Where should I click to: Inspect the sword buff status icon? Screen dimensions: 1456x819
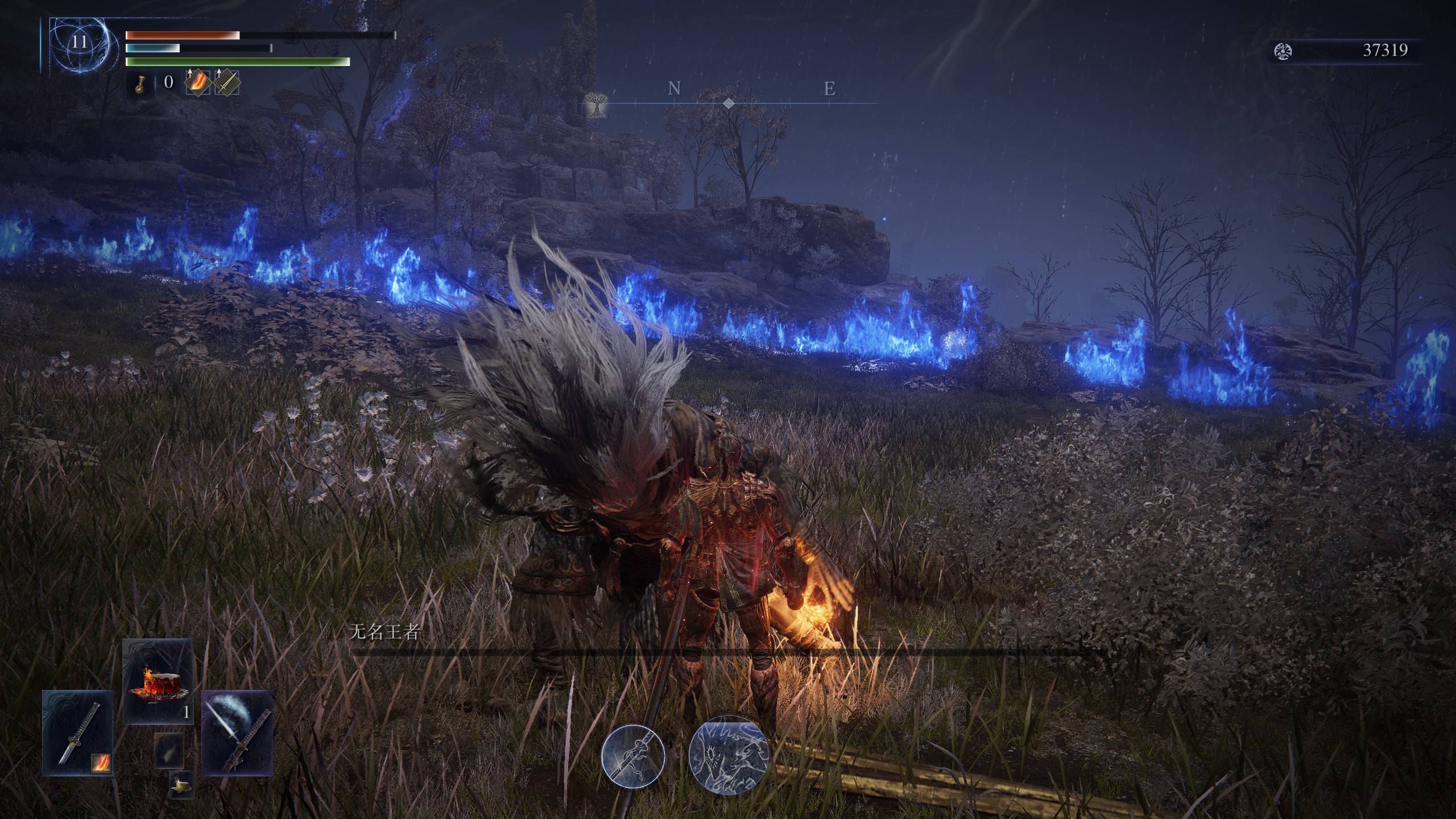pyautogui.click(x=227, y=83)
